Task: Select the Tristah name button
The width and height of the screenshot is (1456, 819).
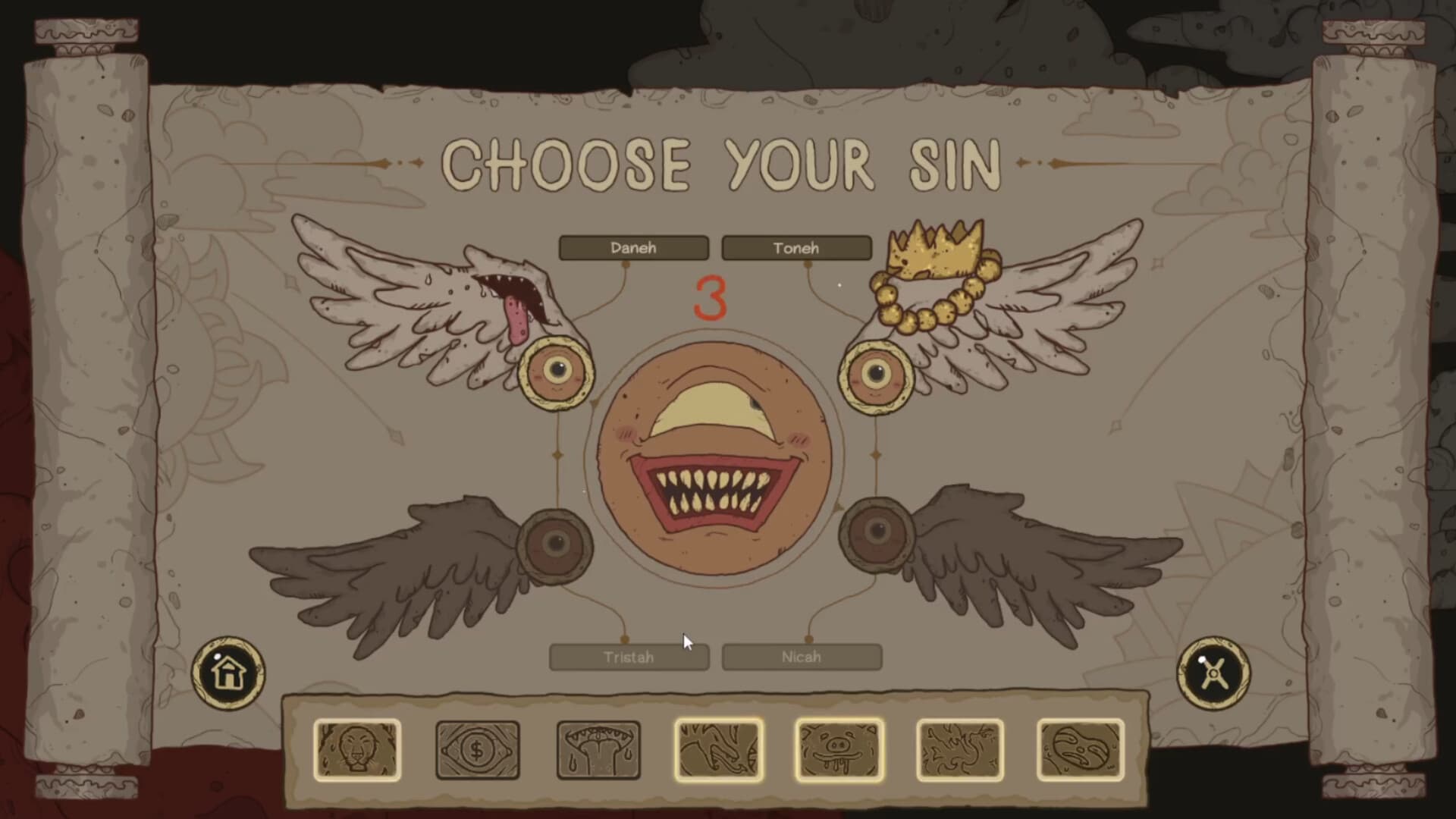Action: (629, 657)
